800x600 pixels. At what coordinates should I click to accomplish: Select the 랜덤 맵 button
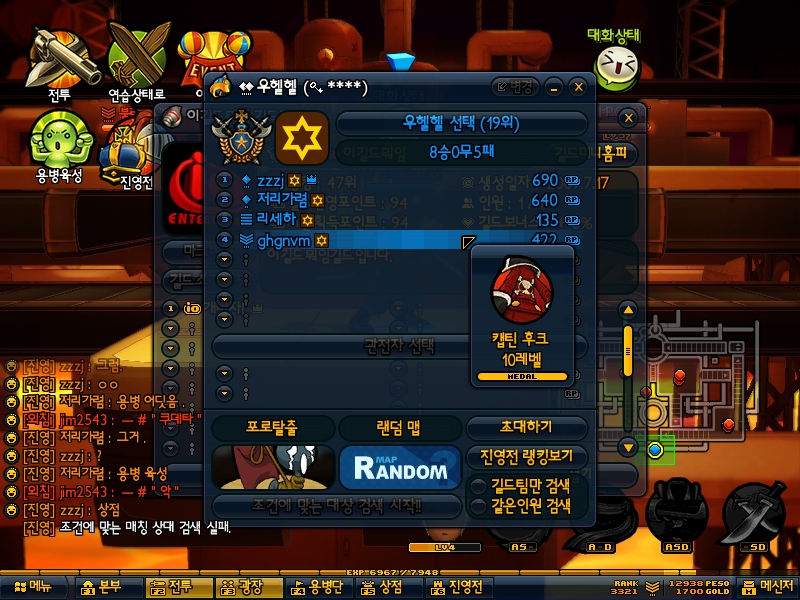[x=399, y=427]
